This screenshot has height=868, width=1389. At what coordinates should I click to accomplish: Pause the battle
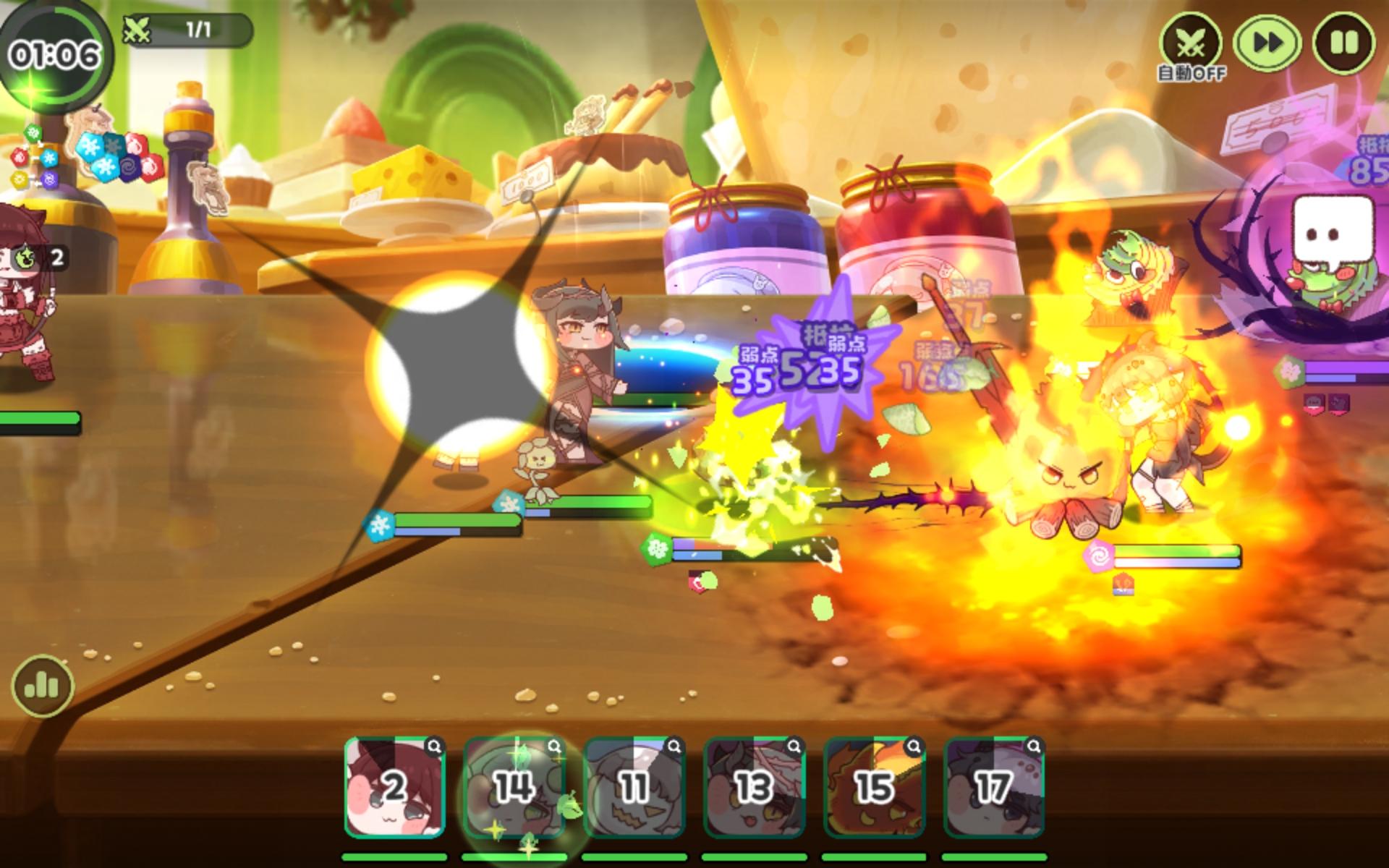[x=1344, y=43]
